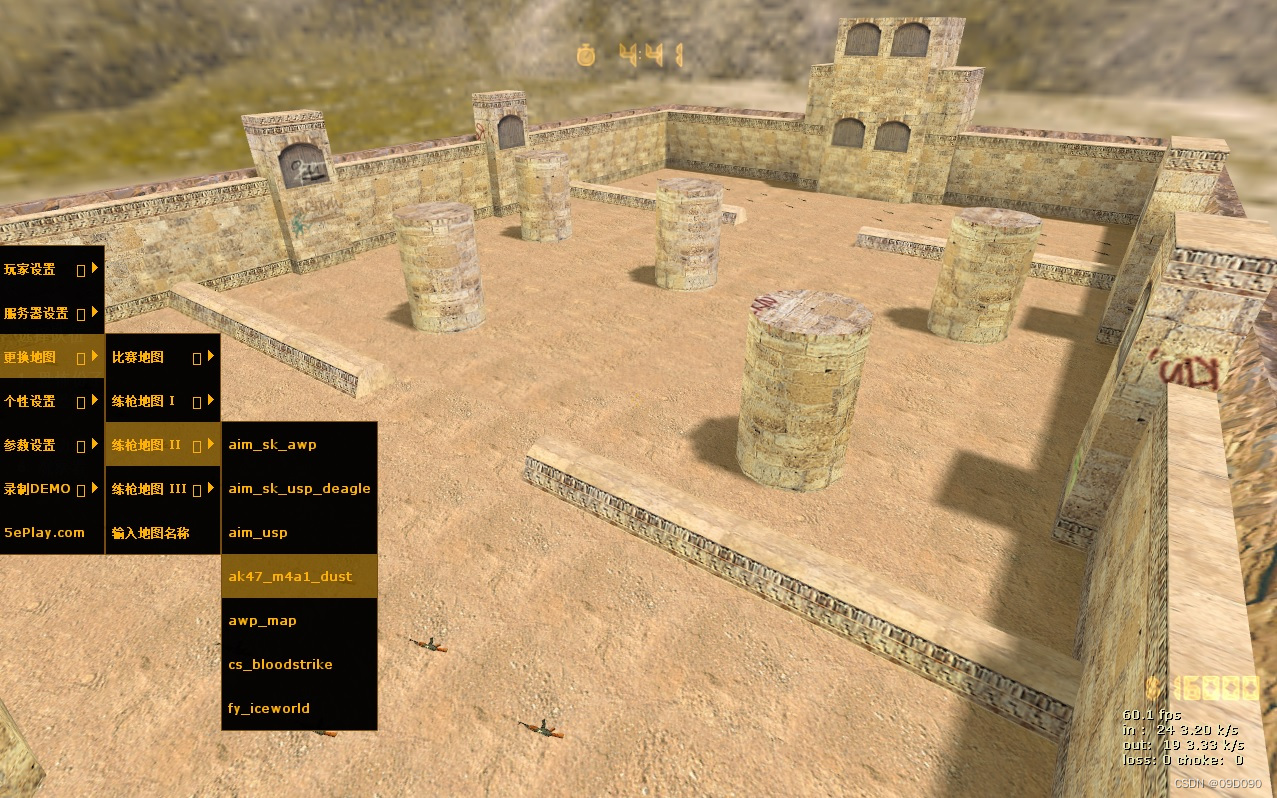This screenshot has height=798, width=1277.
Task: Pick the cs_bloodstrike map
Action: tap(298, 665)
